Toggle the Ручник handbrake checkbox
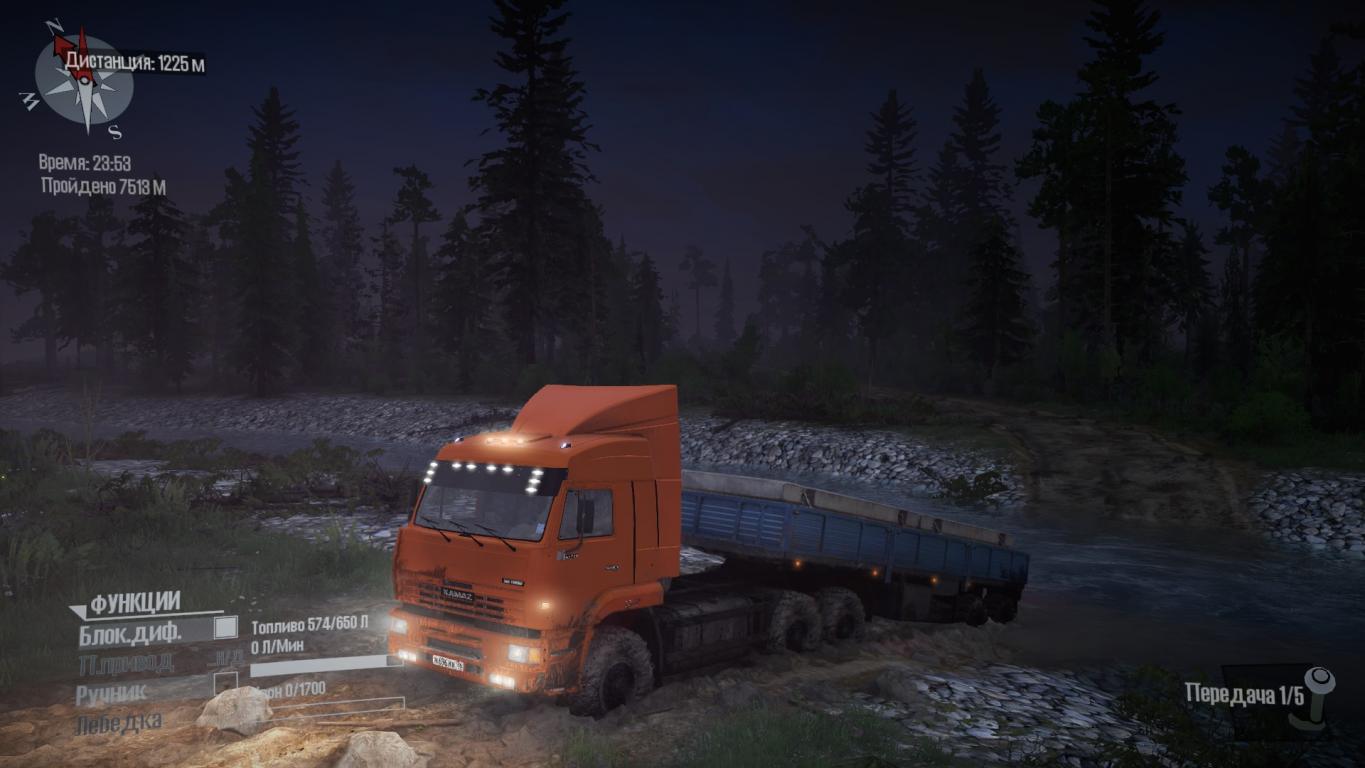This screenshot has width=1365, height=768. (x=226, y=683)
